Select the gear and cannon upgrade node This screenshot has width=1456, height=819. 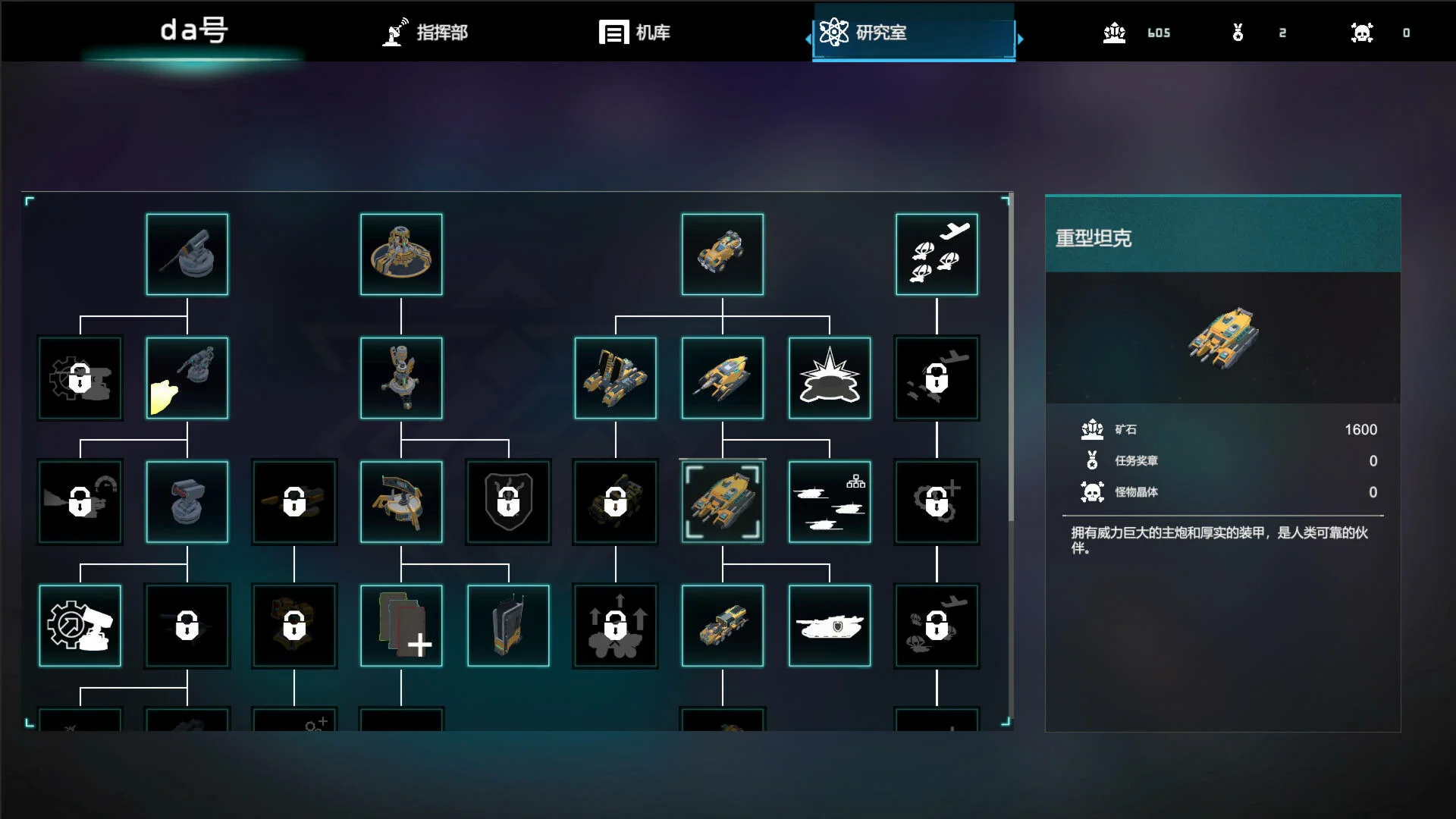point(80,626)
